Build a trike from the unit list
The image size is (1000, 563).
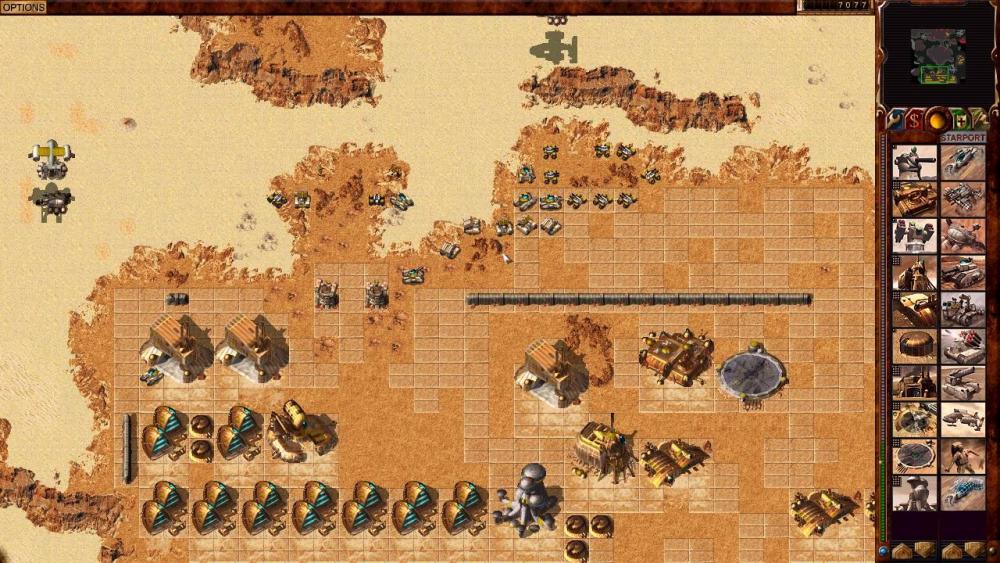962,162
